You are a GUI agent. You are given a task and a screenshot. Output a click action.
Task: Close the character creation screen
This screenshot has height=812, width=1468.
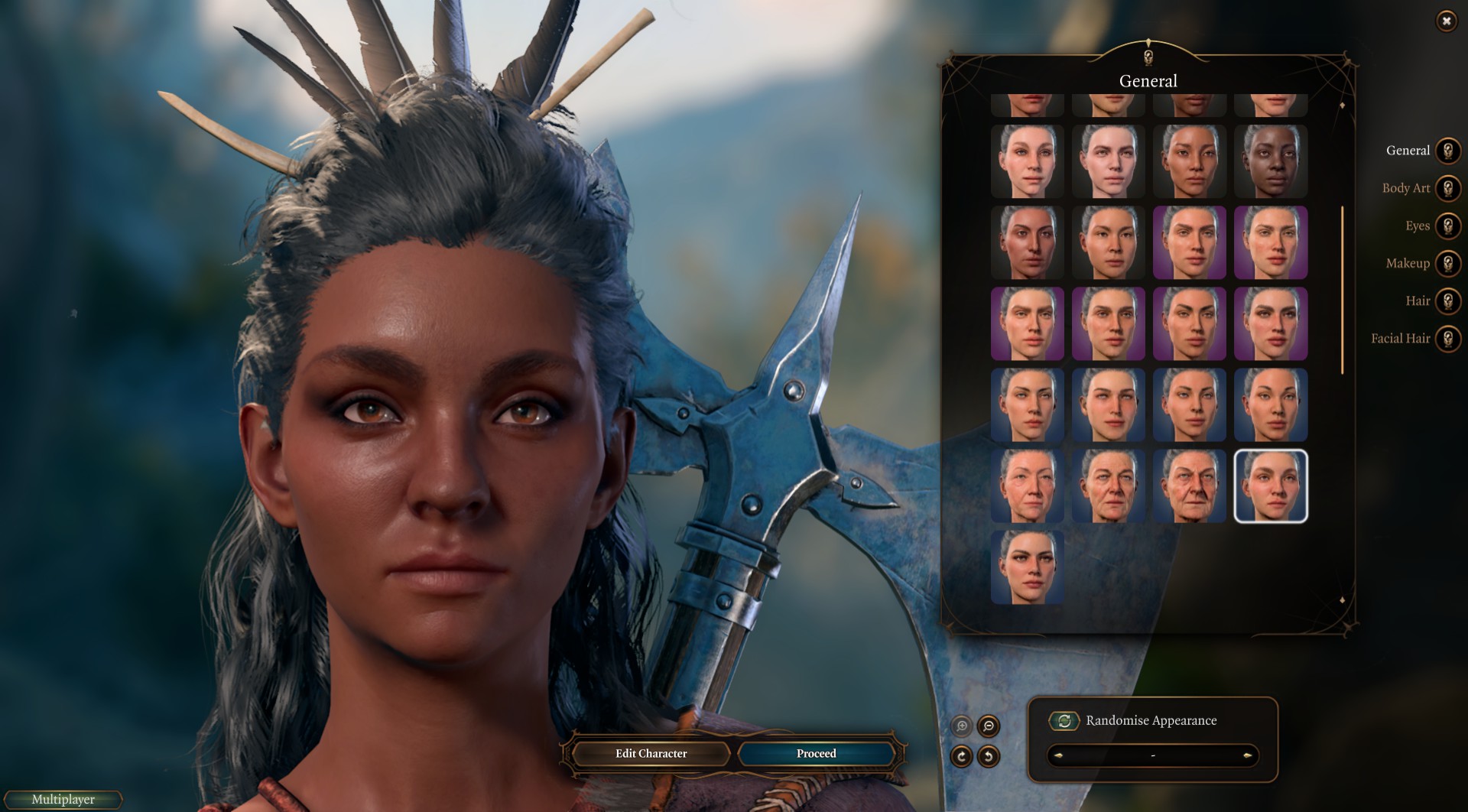1446,21
